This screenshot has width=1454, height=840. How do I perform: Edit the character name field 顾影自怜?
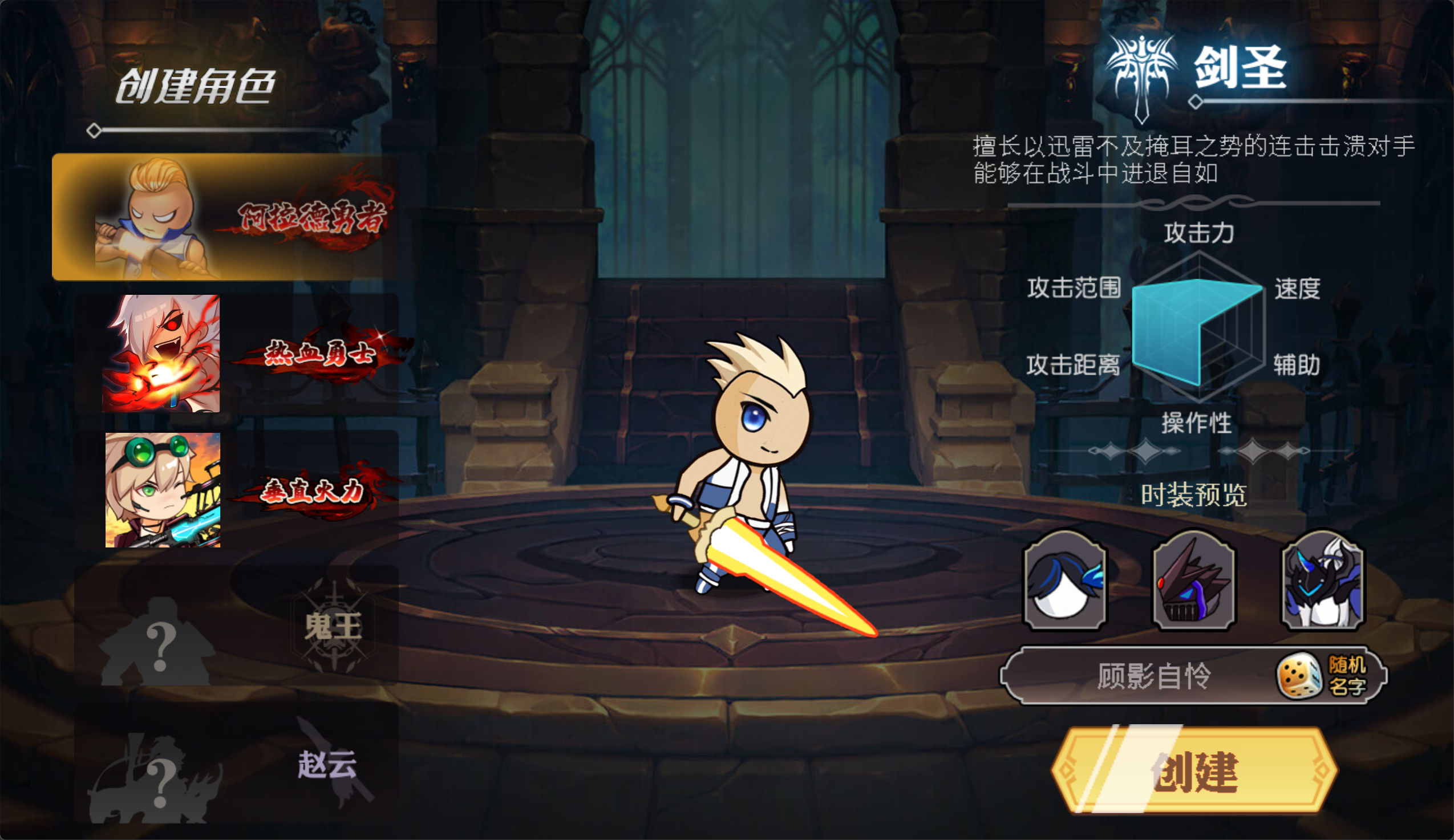point(1148,676)
